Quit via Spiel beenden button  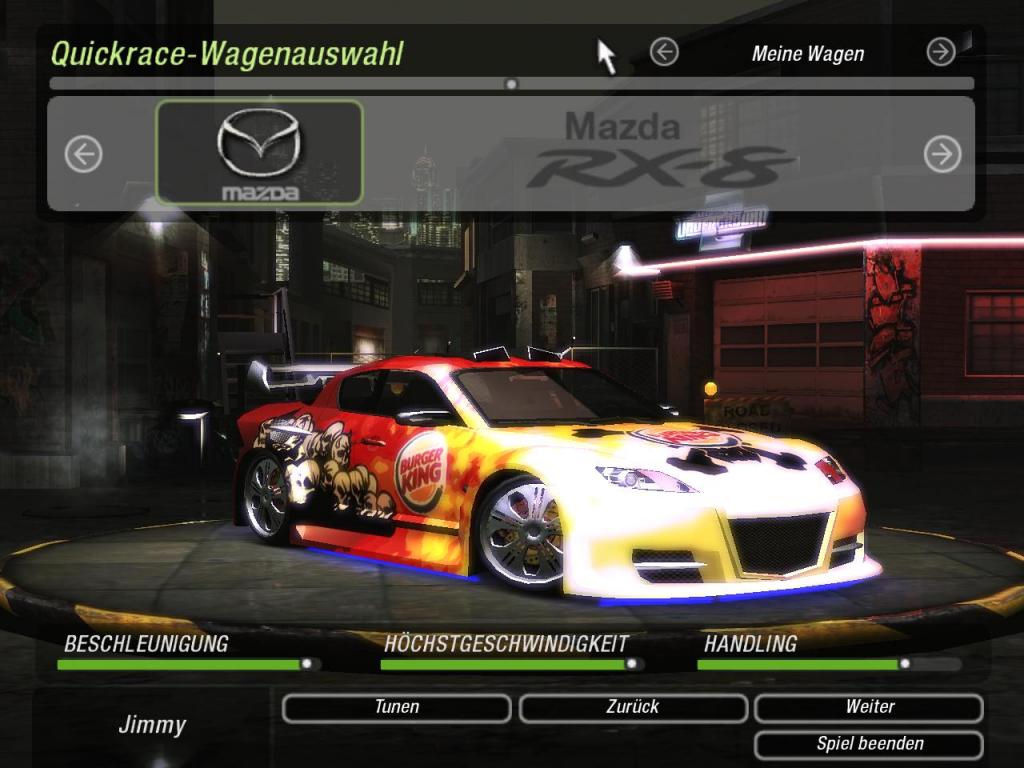coord(869,745)
